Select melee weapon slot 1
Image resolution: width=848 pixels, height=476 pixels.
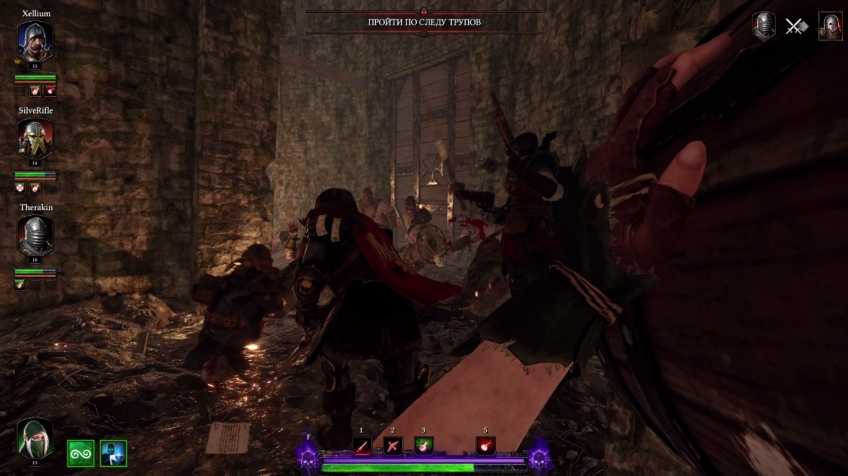point(362,446)
